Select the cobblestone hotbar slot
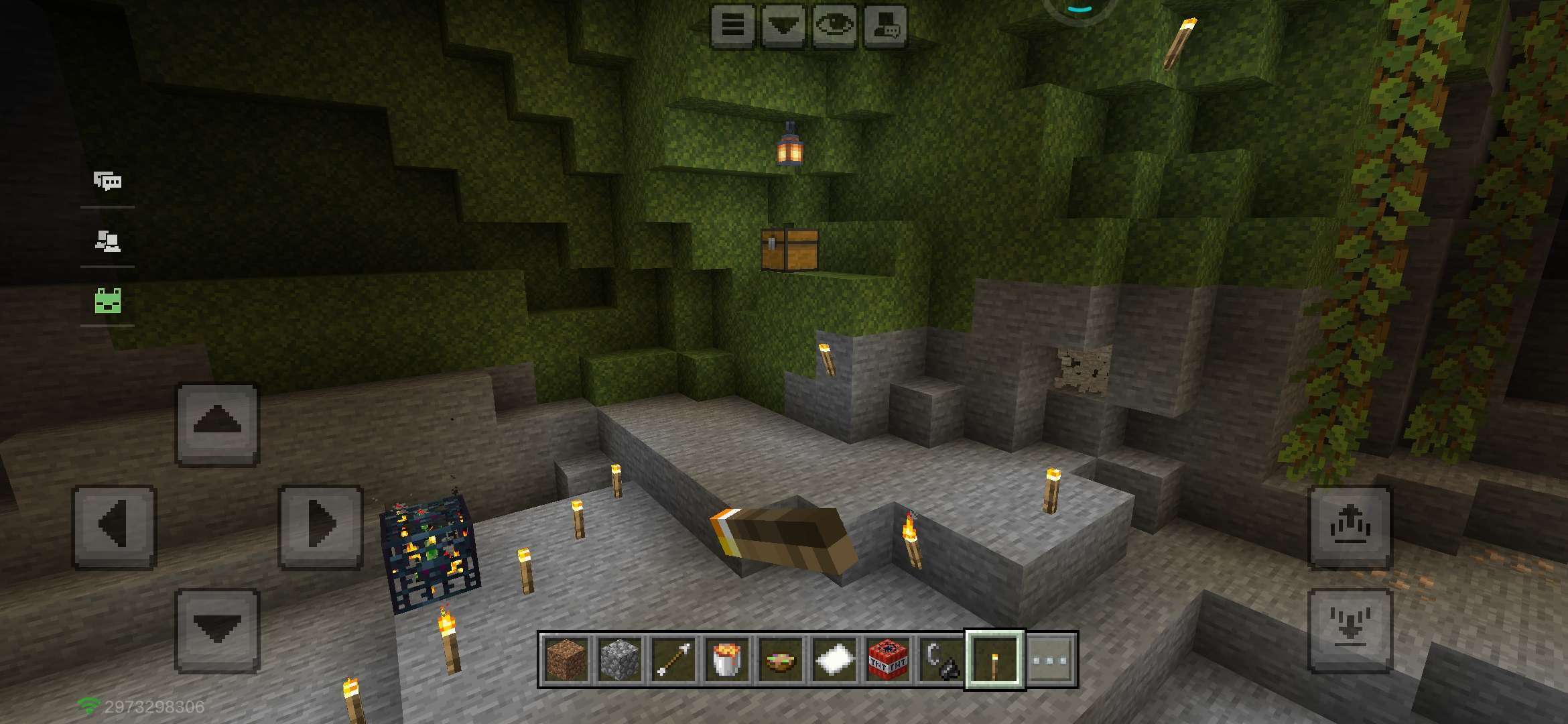This screenshot has height=724, width=1568. 620,660
